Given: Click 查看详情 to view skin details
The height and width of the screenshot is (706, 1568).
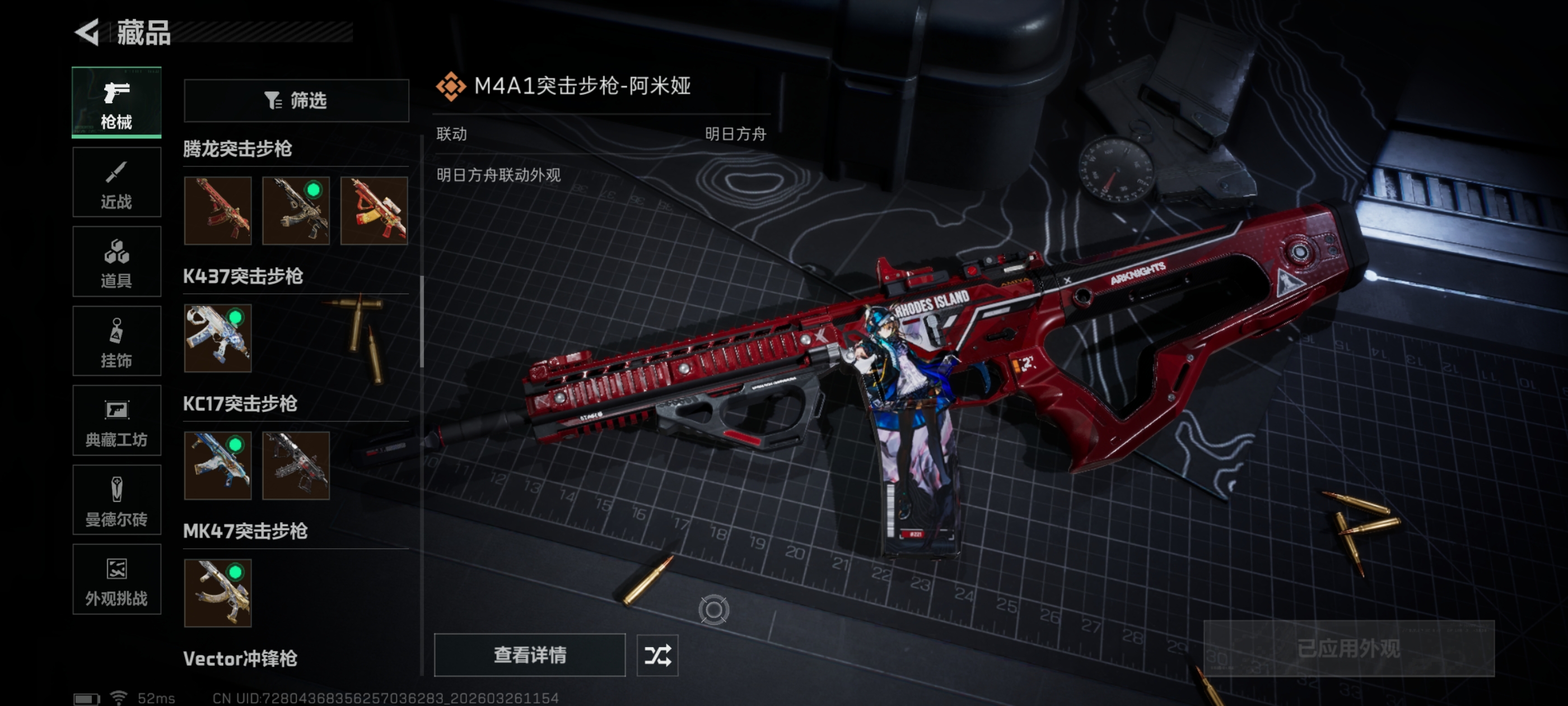Looking at the screenshot, I should click(x=530, y=655).
